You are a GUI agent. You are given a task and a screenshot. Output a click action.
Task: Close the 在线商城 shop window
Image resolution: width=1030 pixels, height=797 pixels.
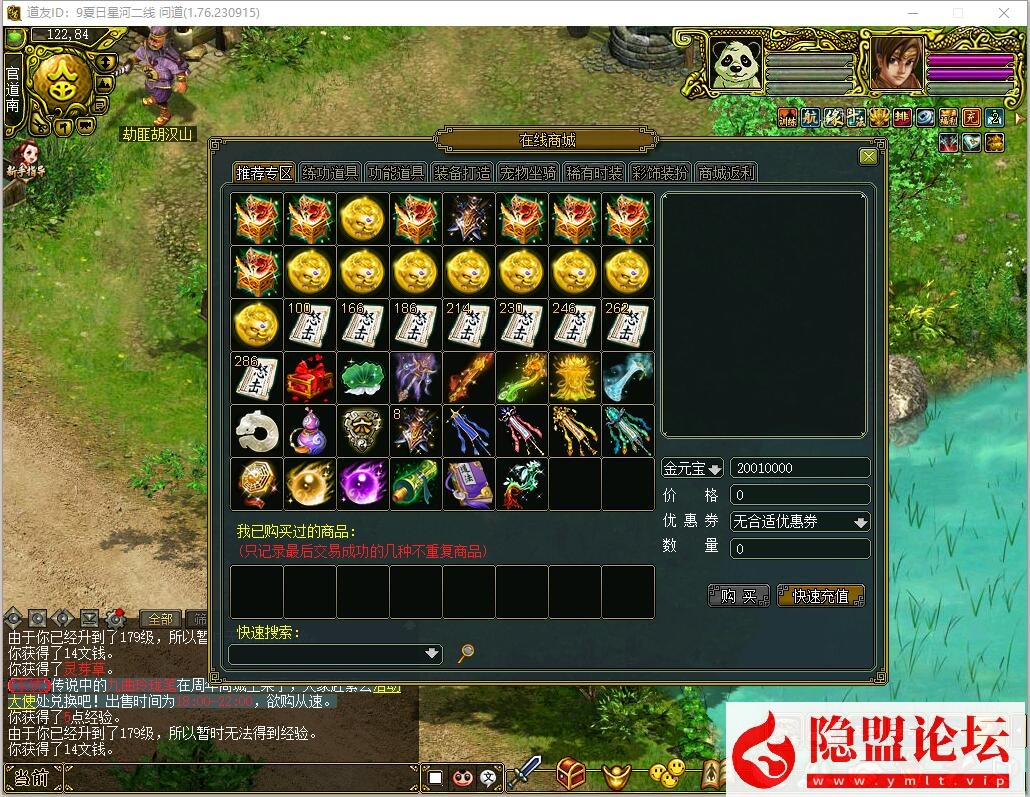tap(868, 156)
